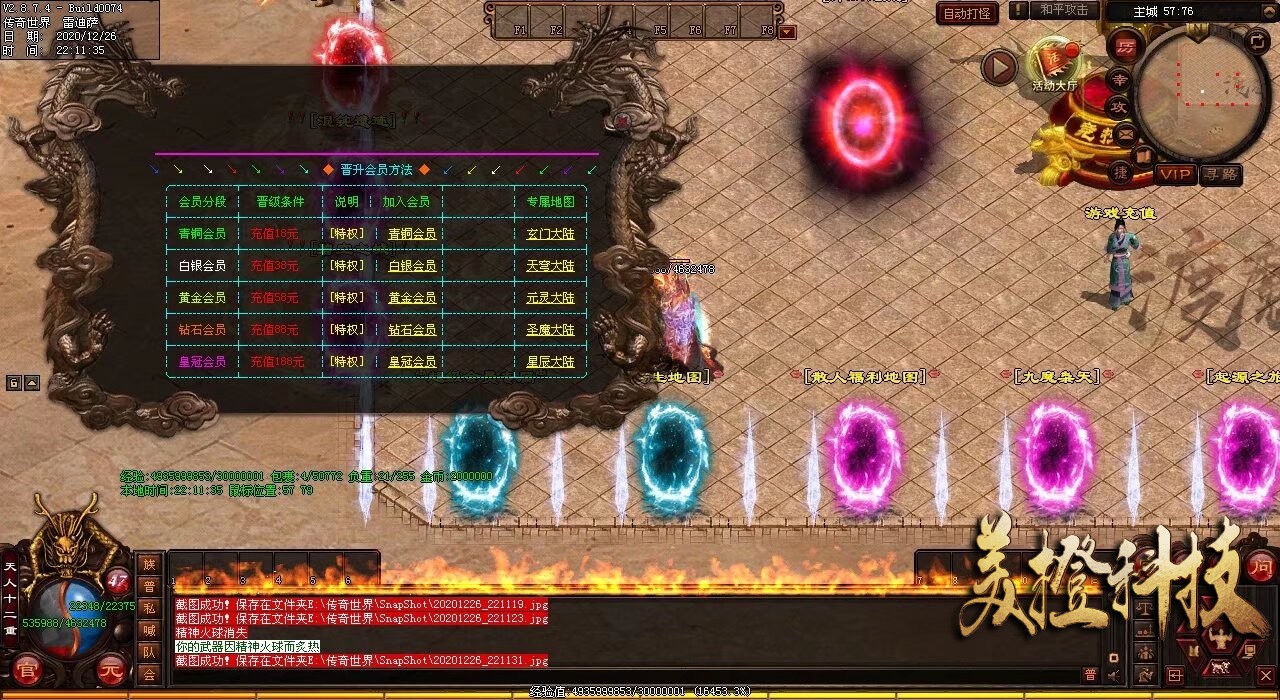This screenshot has height=700, width=1280.
Task: Open the mail envelope icon by minimap
Action: 1126,132
